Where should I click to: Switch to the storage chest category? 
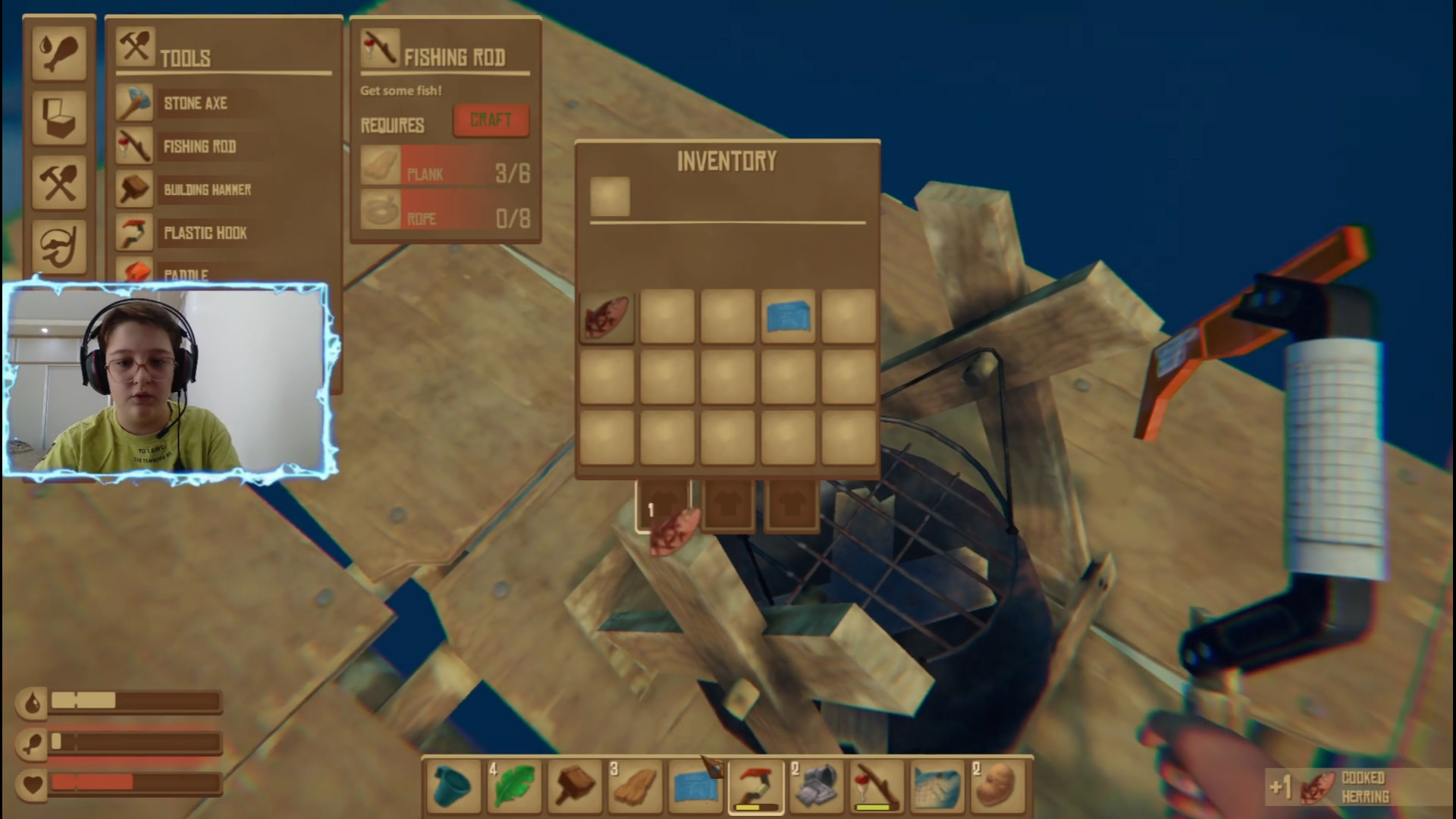tap(58, 118)
